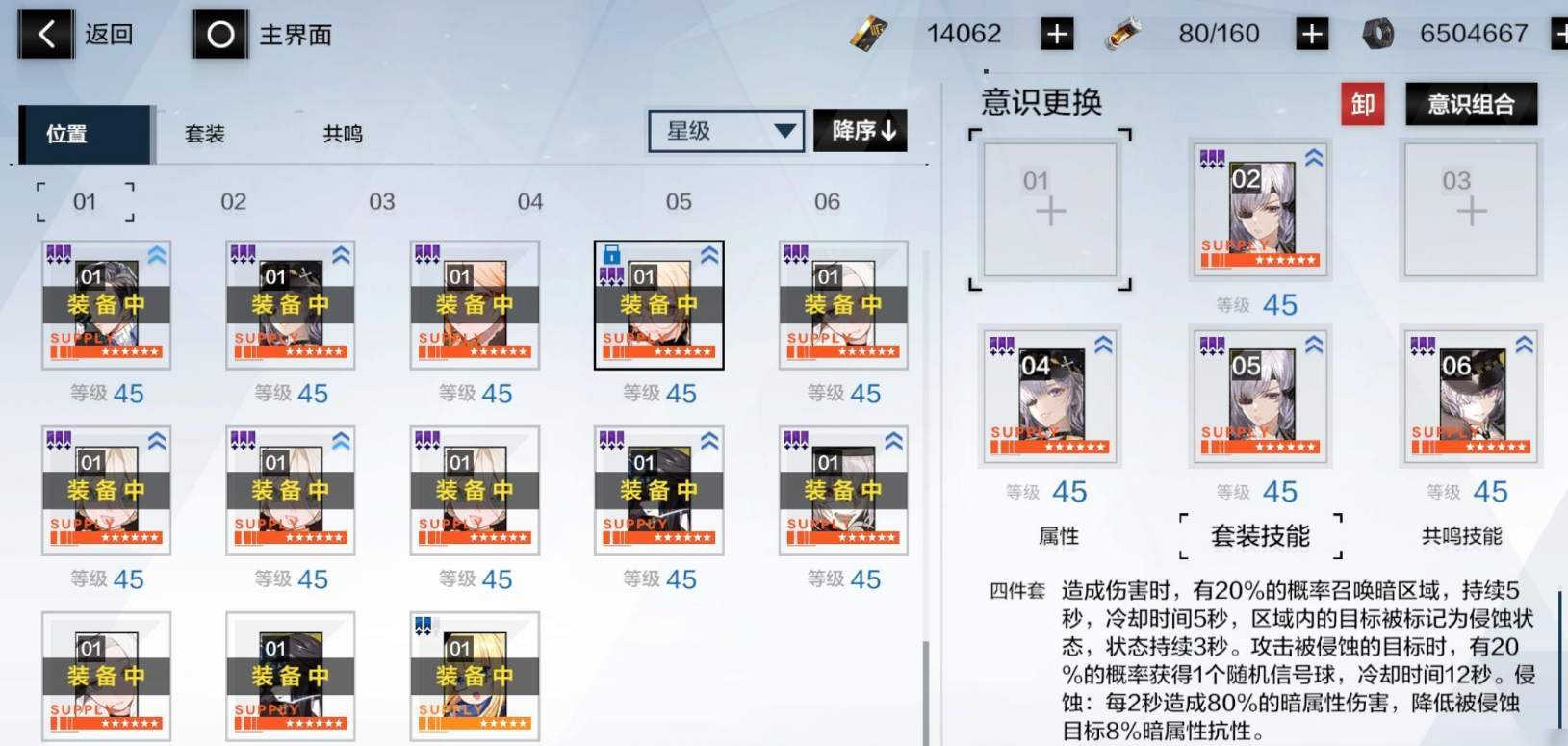1568x746 pixels.
Task: Switch to the 共鸣 tab
Action: click(342, 134)
